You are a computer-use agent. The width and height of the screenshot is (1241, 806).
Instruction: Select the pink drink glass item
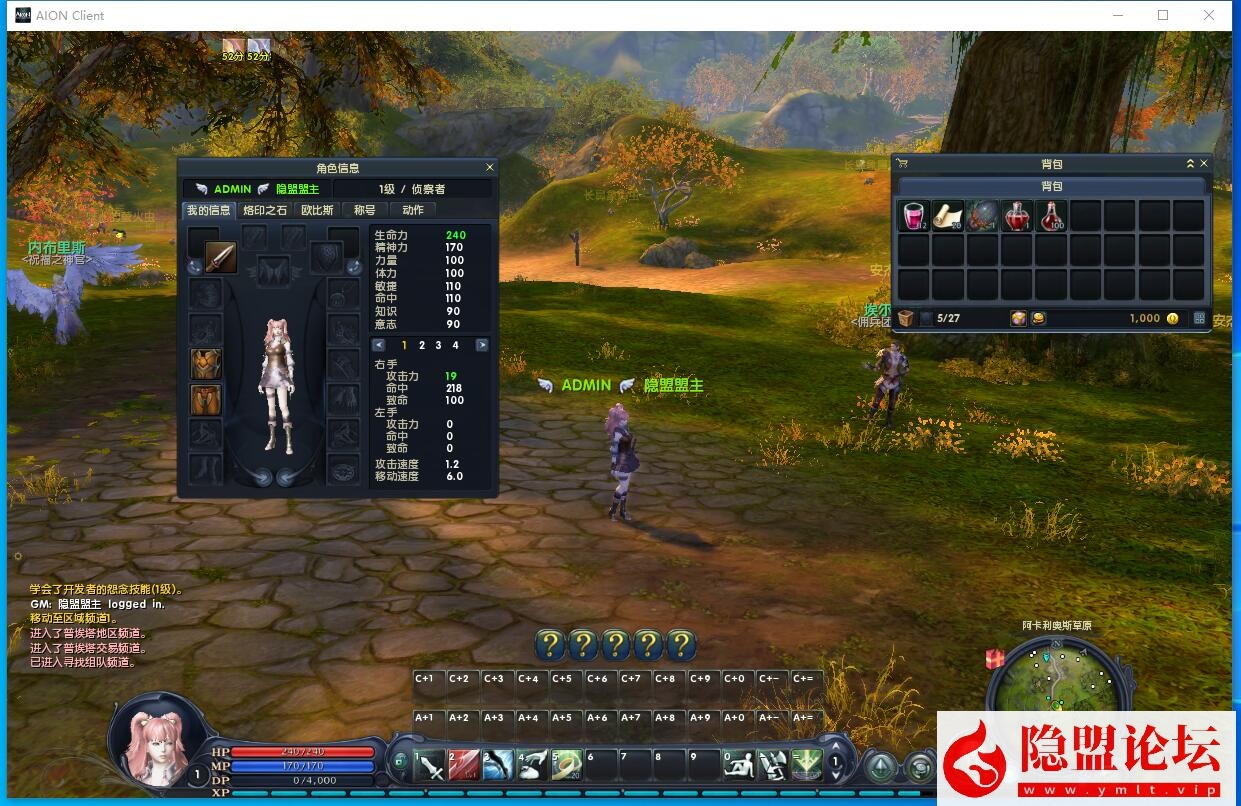(x=914, y=216)
